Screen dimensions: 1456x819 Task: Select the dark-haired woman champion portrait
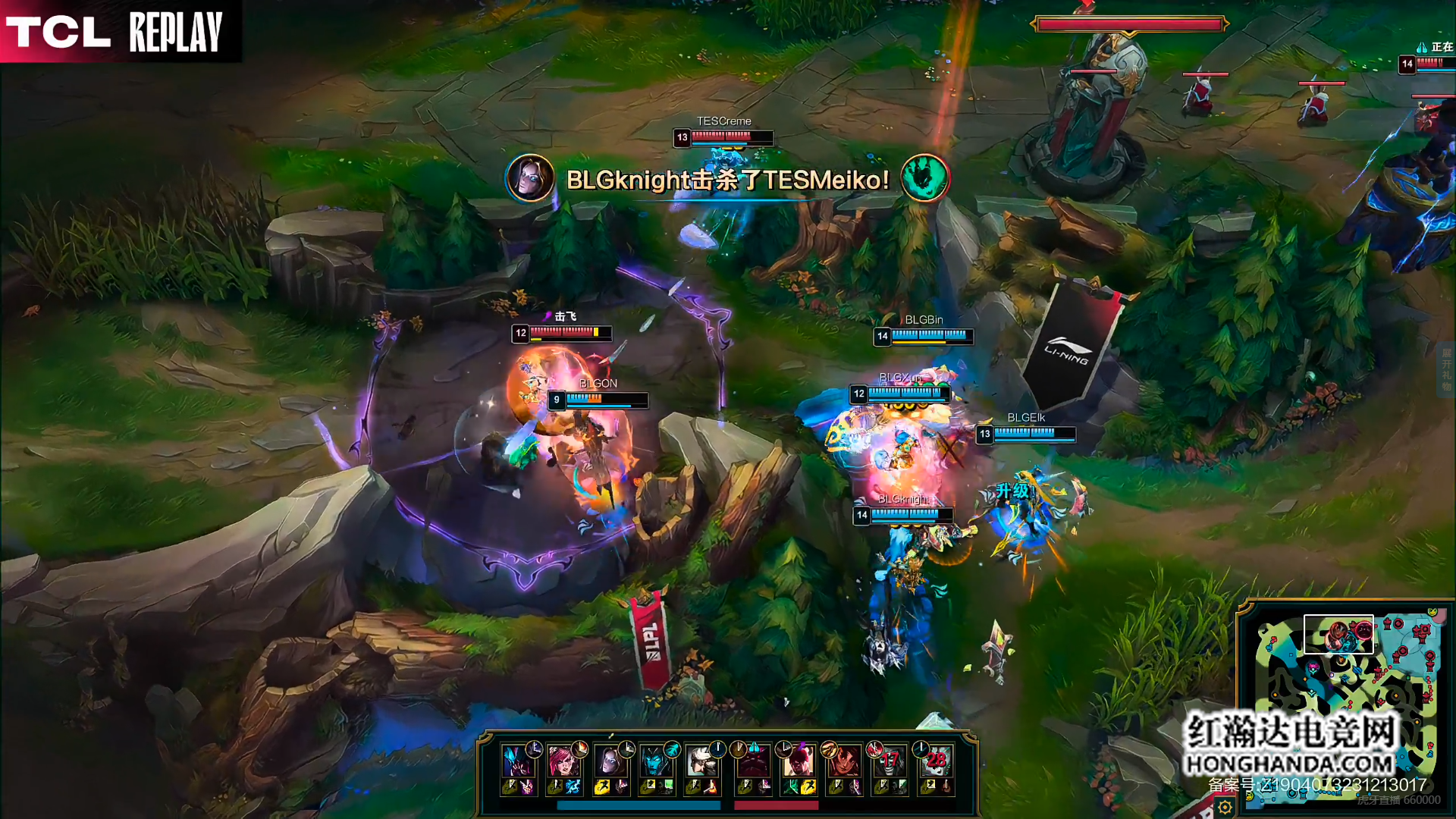click(x=609, y=761)
